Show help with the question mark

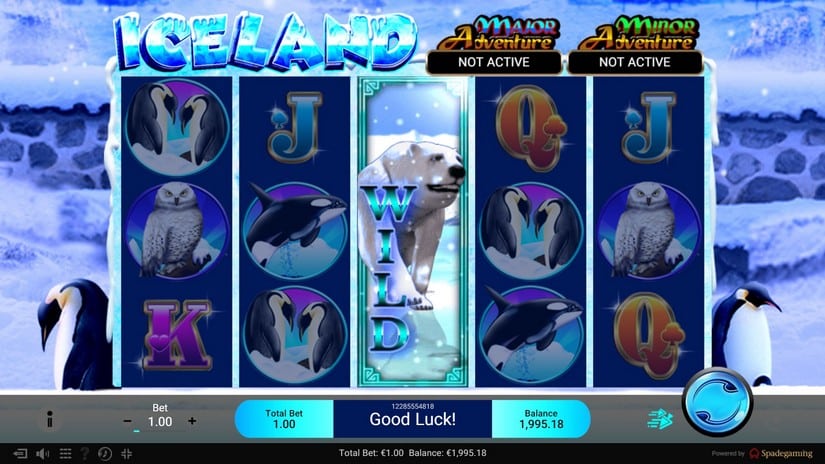tap(85, 454)
